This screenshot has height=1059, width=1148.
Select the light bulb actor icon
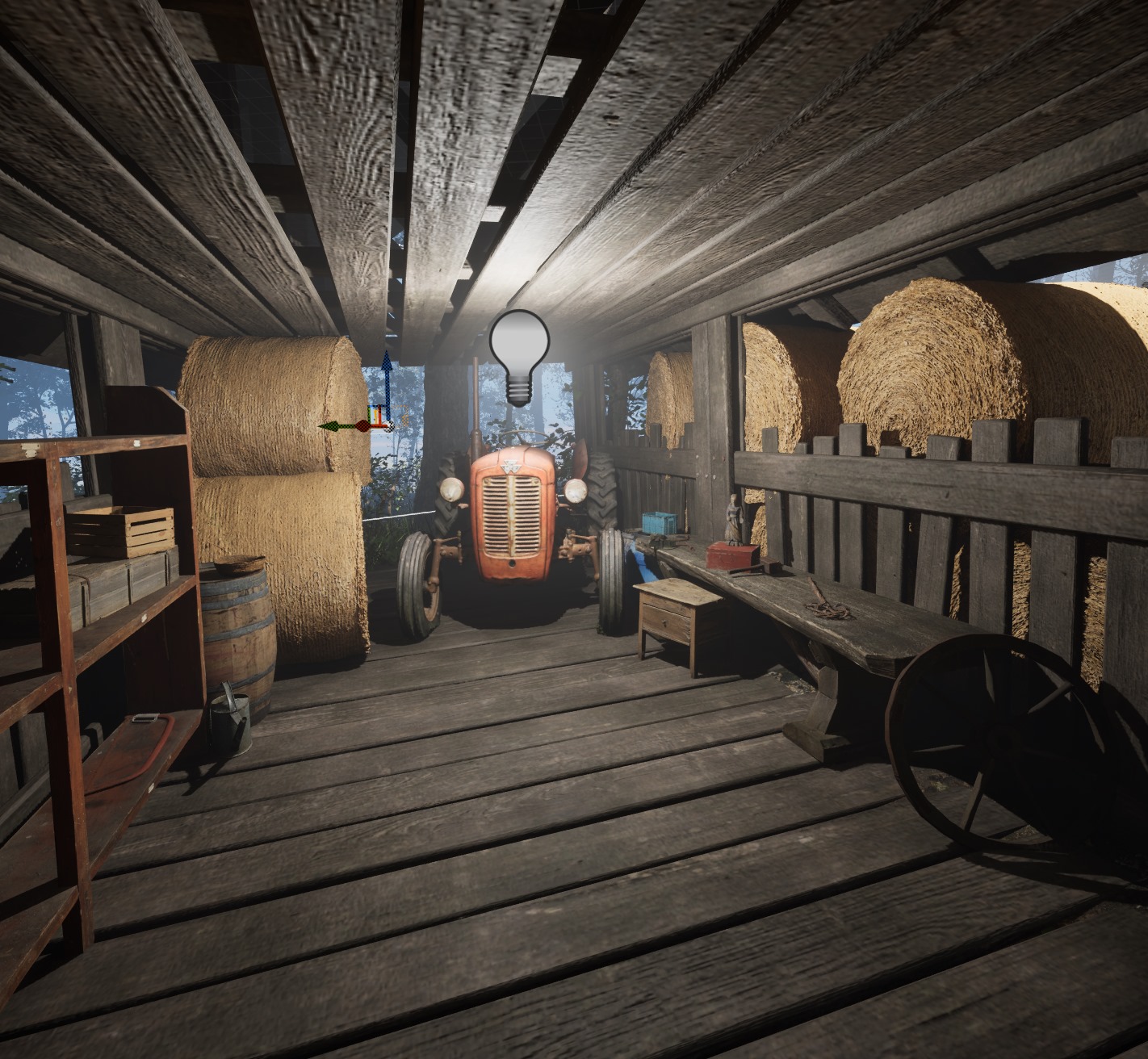tap(519, 356)
